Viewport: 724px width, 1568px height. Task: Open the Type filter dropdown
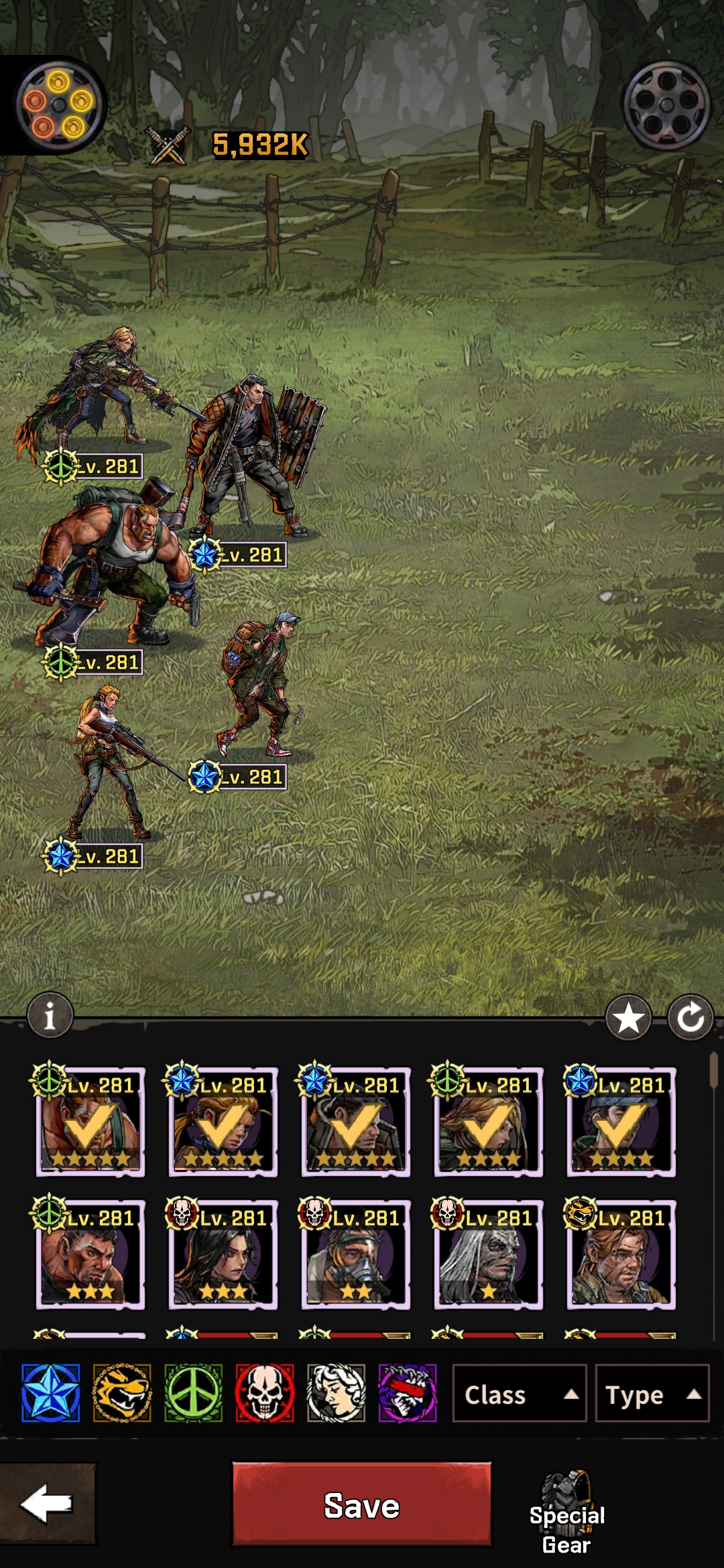pos(652,1394)
